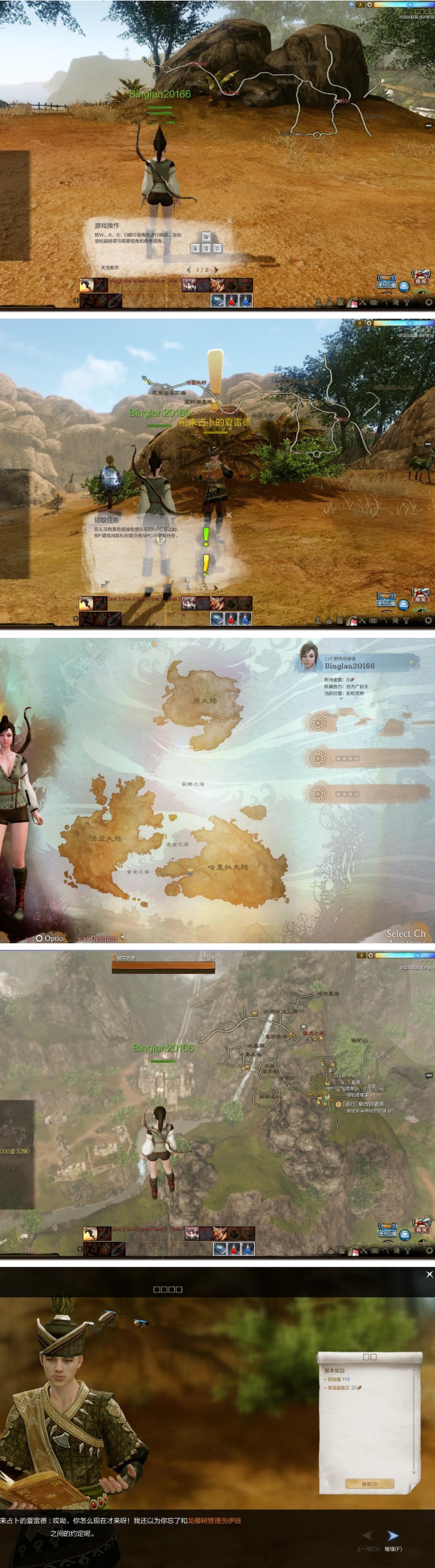Close the NPC dialogue window
The width and height of the screenshot is (435, 1568).
click(430, 1274)
